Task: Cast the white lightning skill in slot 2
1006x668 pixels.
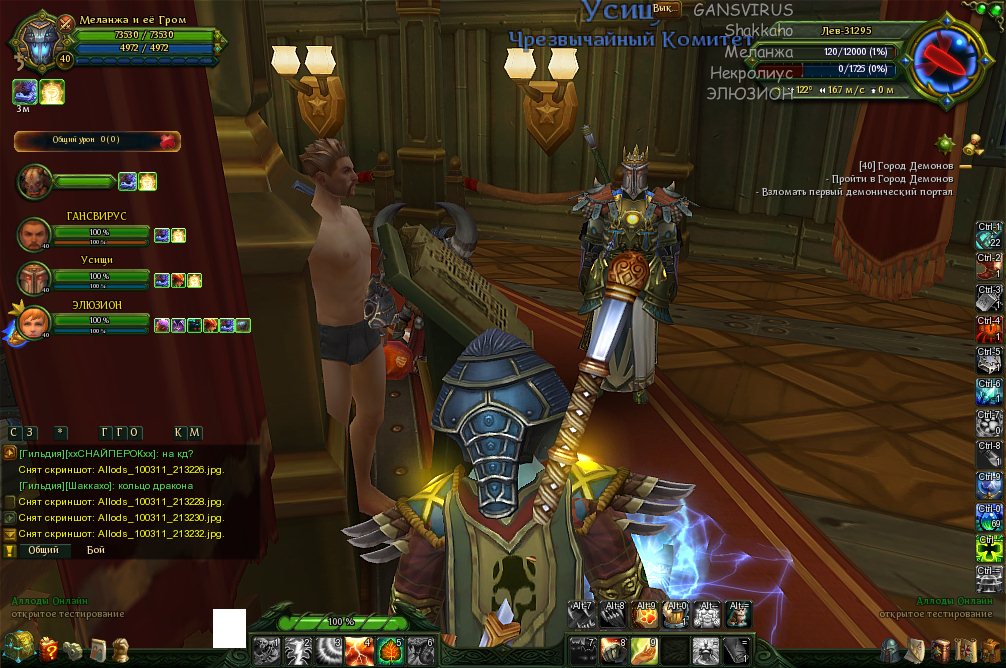Action: (298, 651)
